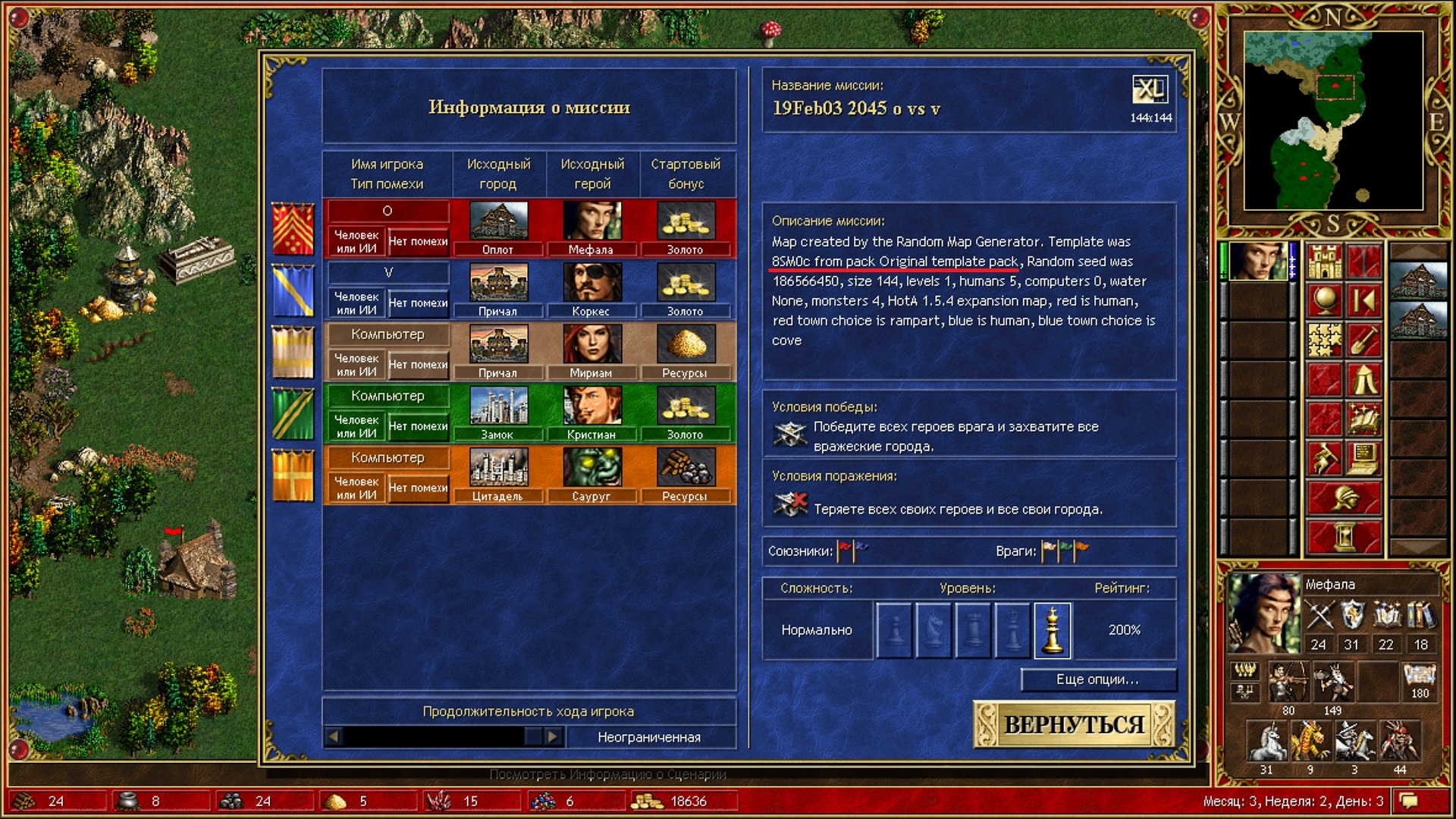Click the ВЕРНУТЬСЯ return button
Viewport: 1456px width, 819px height.
tap(1073, 724)
